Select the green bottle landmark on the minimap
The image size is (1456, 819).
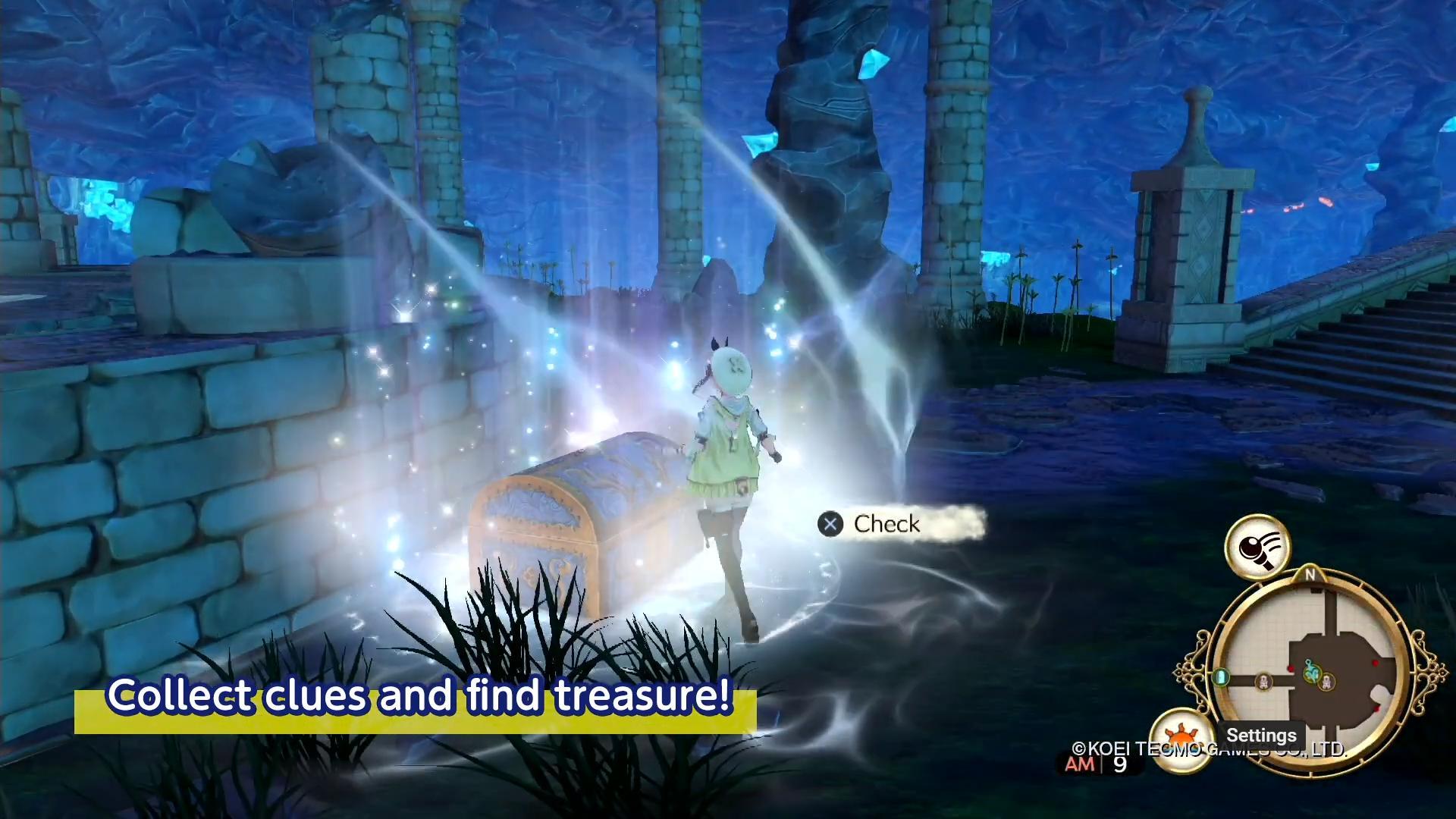pyautogui.click(x=1222, y=677)
